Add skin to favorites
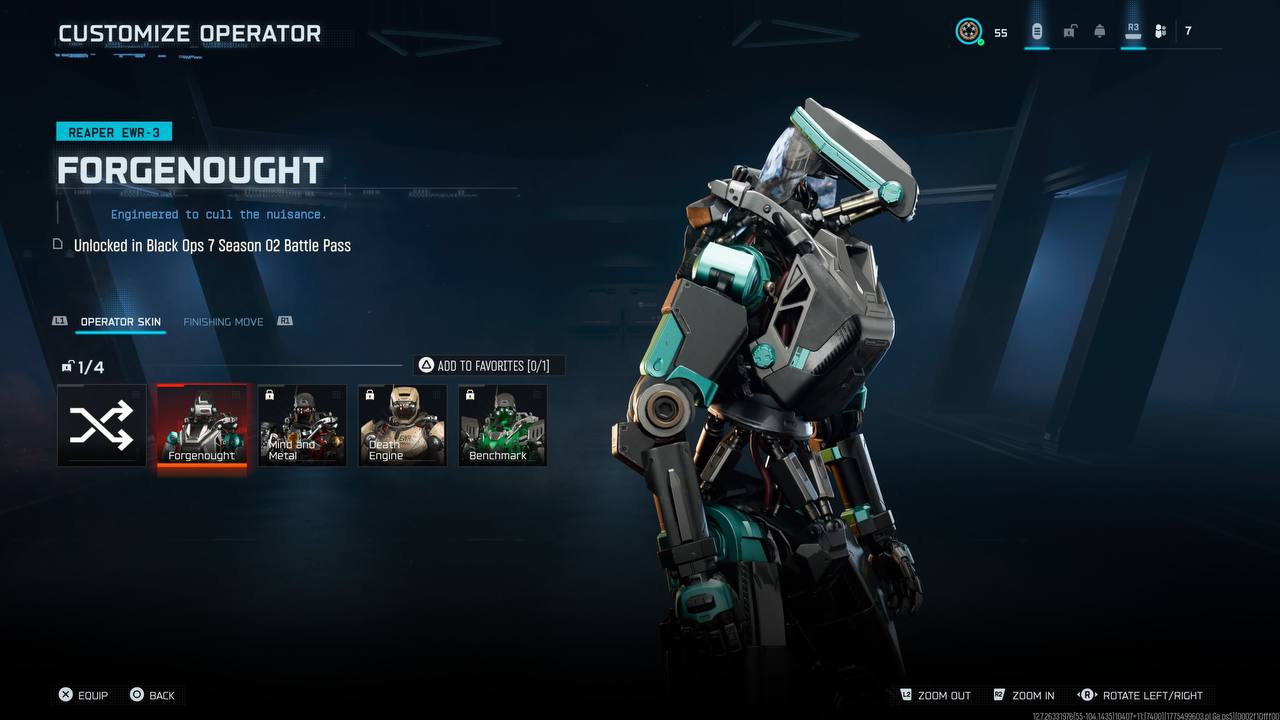1280x720 pixels. 489,366
